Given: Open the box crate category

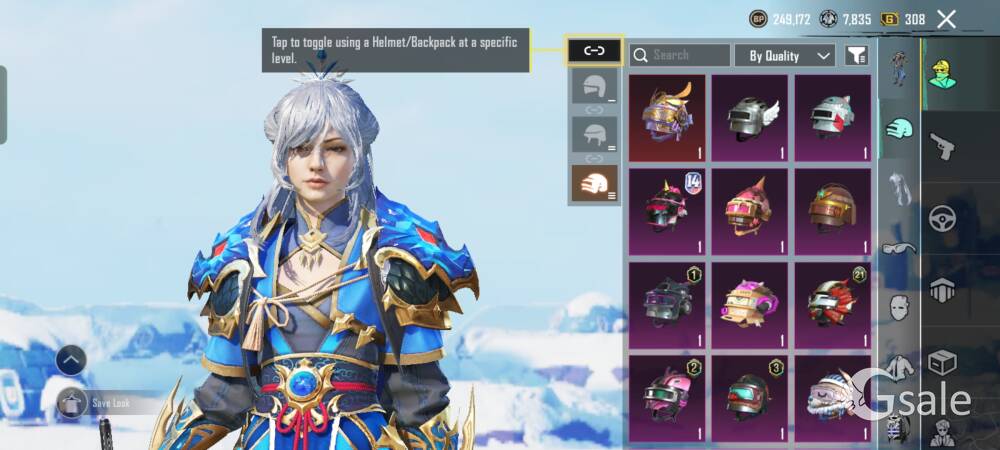Looking at the screenshot, I should [x=942, y=362].
